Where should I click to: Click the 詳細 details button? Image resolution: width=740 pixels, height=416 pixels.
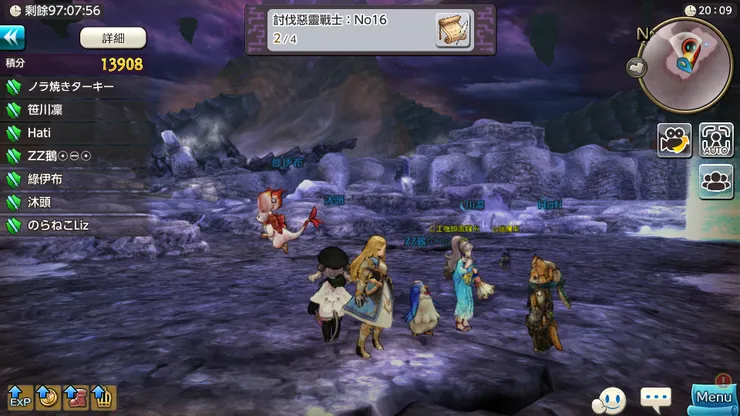coord(112,38)
